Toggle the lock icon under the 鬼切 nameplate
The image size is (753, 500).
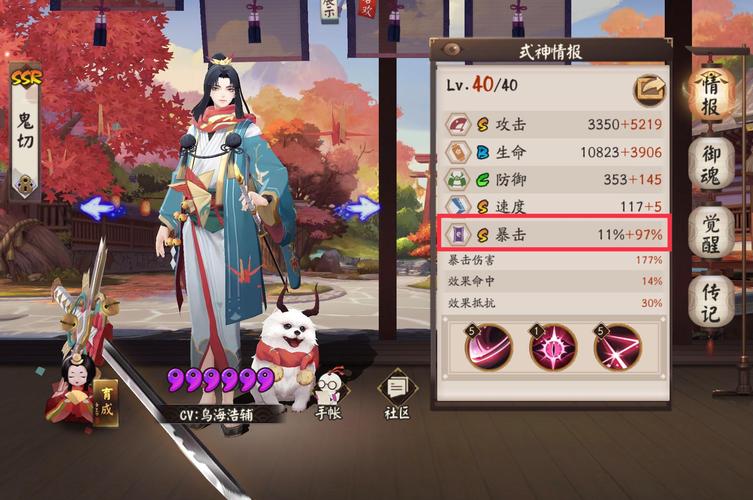(x=24, y=182)
